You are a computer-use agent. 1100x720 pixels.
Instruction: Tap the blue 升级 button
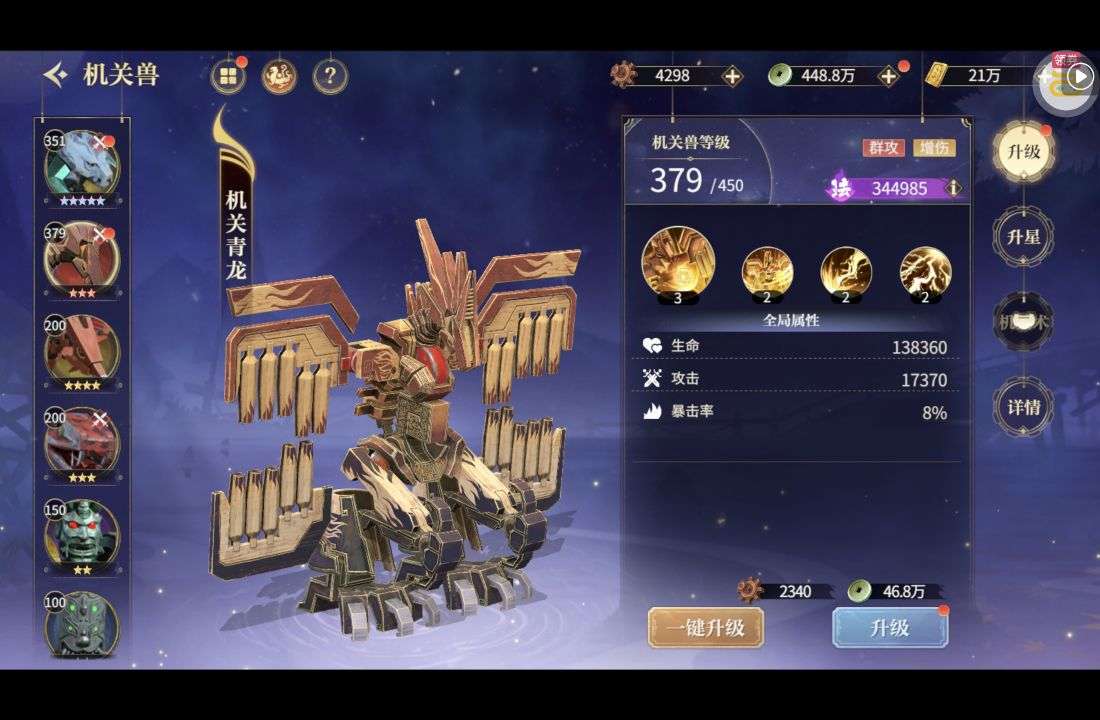(x=889, y=628)
